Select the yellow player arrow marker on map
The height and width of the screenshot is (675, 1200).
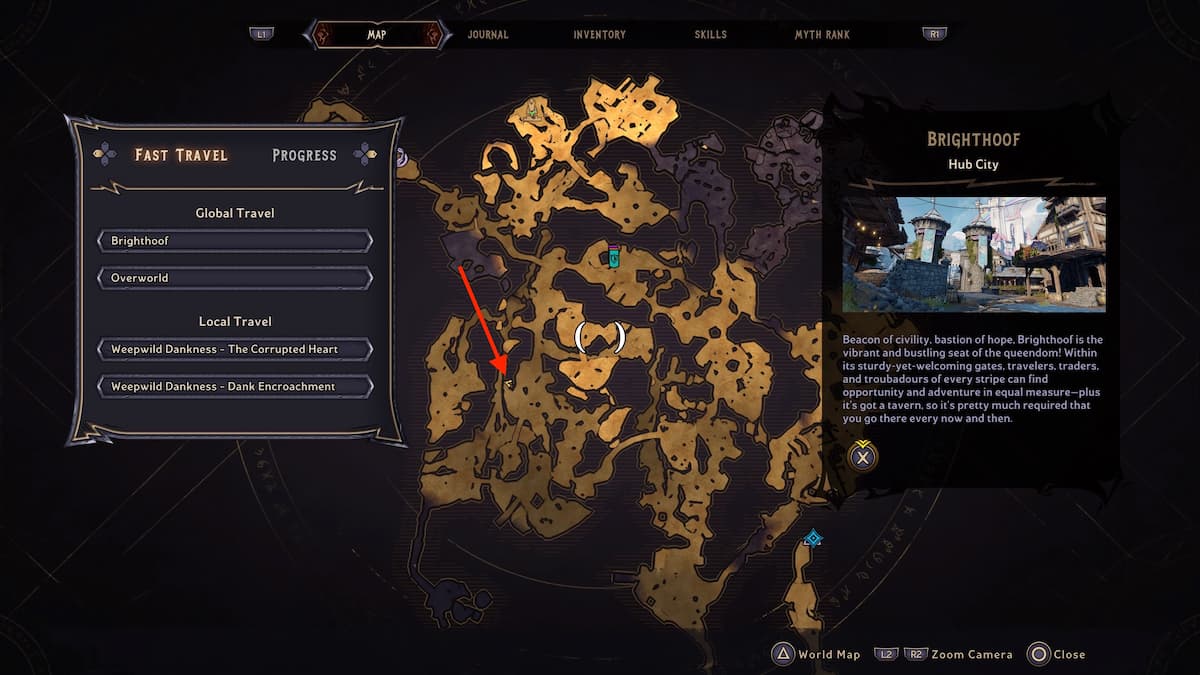point(510,382)
